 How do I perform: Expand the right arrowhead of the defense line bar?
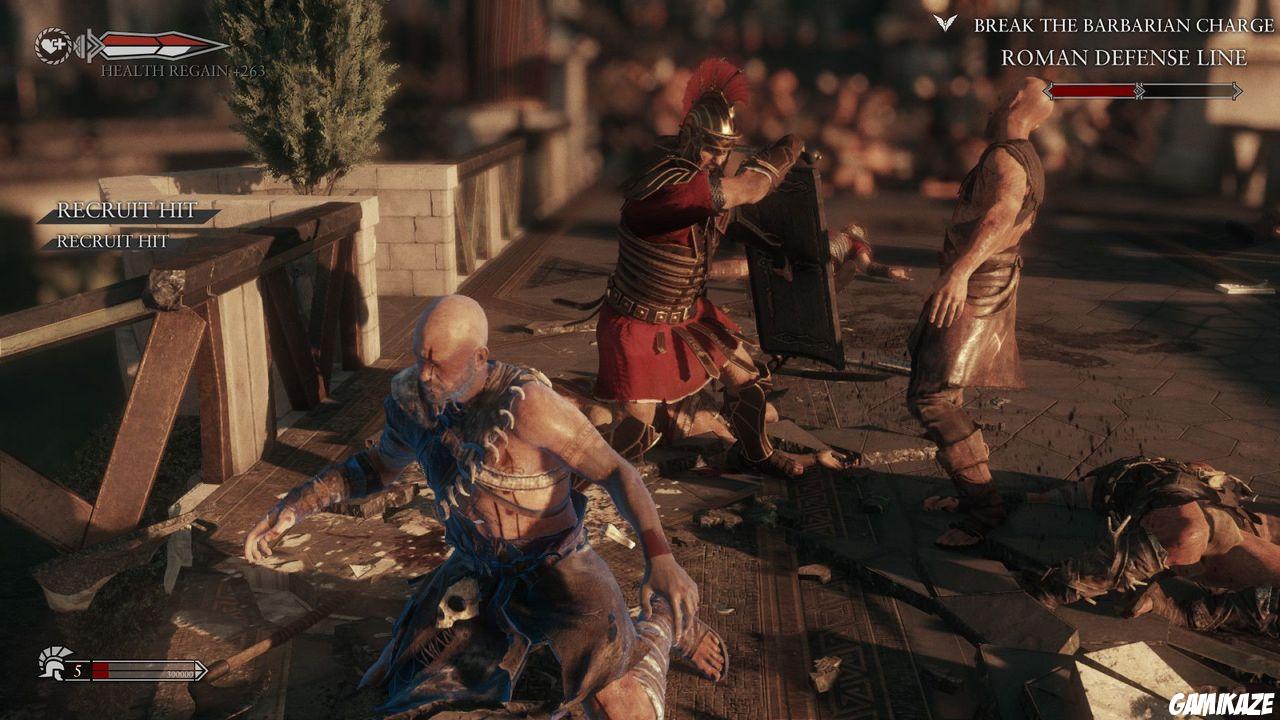coord(1236,91)
